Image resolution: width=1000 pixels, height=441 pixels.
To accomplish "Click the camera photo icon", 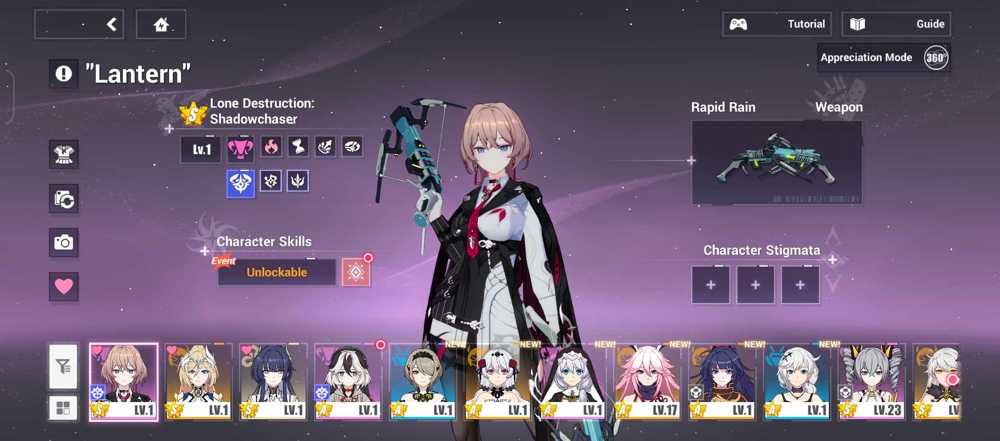I will pyautogui.click(x=64, y=242).
